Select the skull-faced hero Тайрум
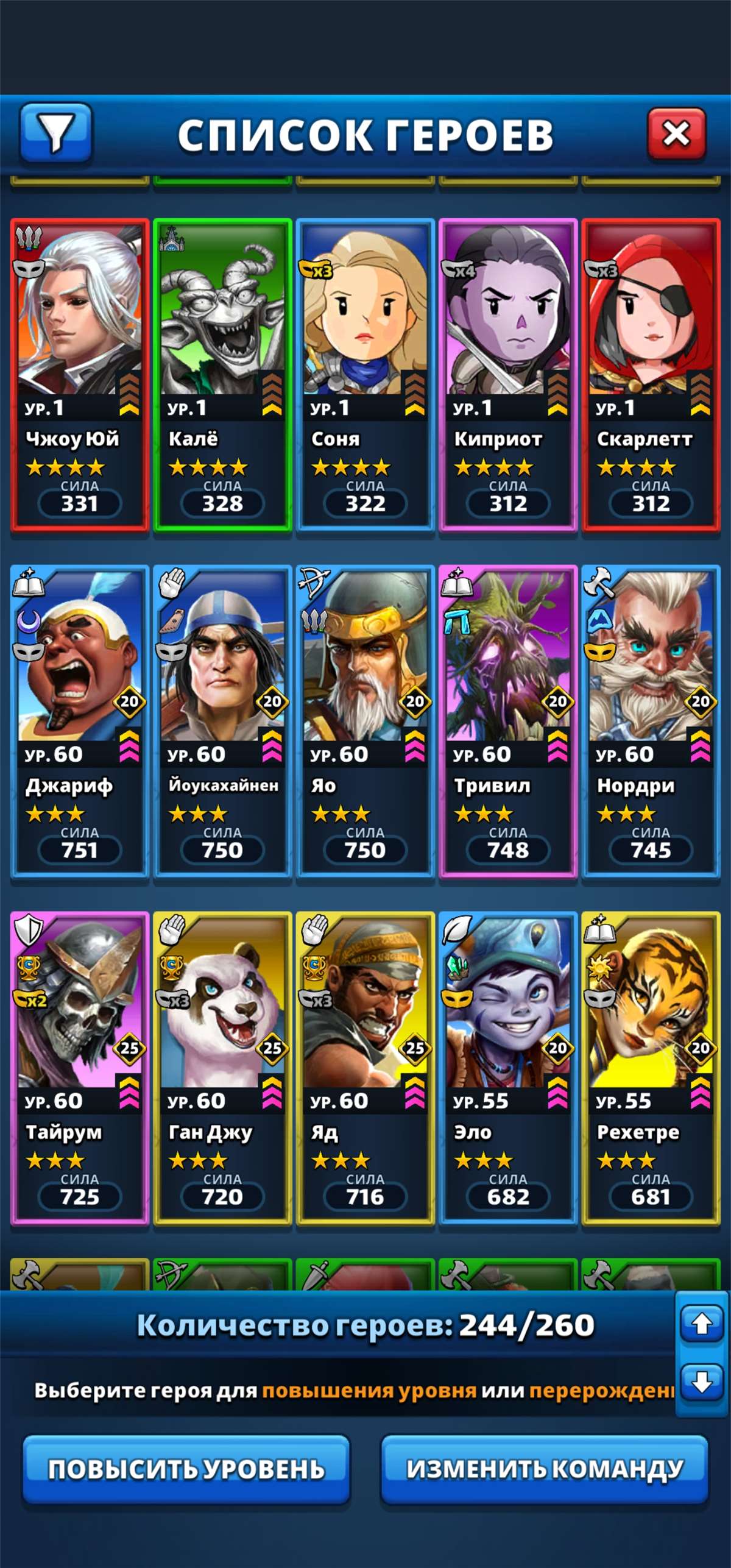The image size is (731, 1568). click(x=80, y=1068)
